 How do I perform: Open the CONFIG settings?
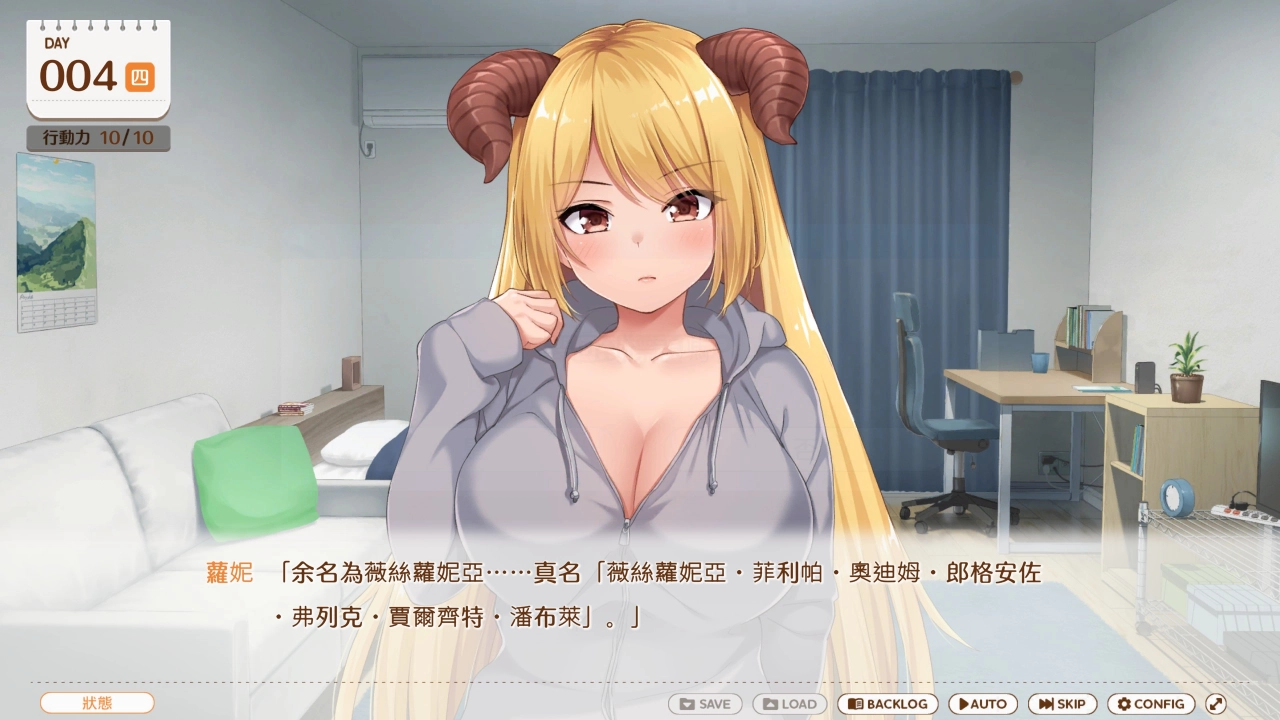pos(1150,703)
